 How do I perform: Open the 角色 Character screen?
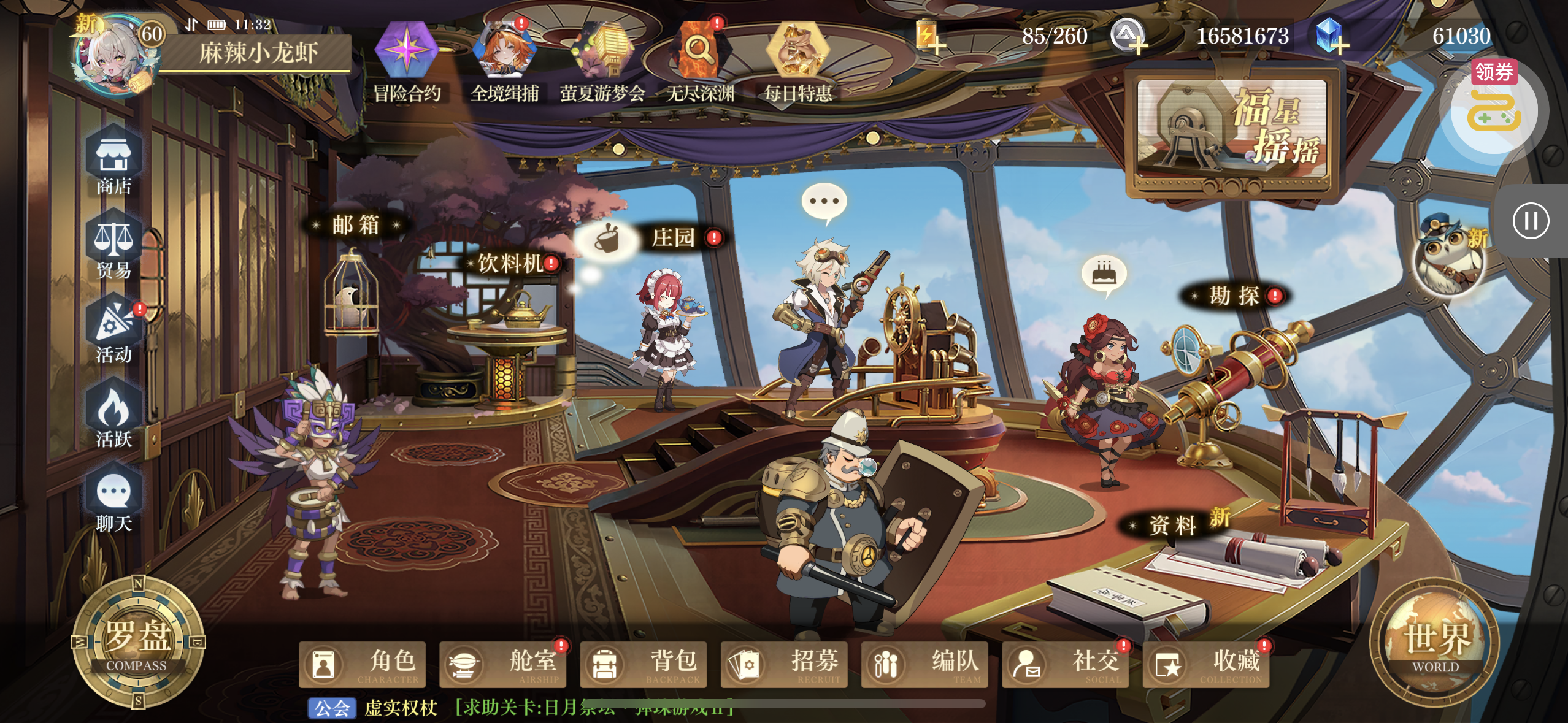click(362, 664)
